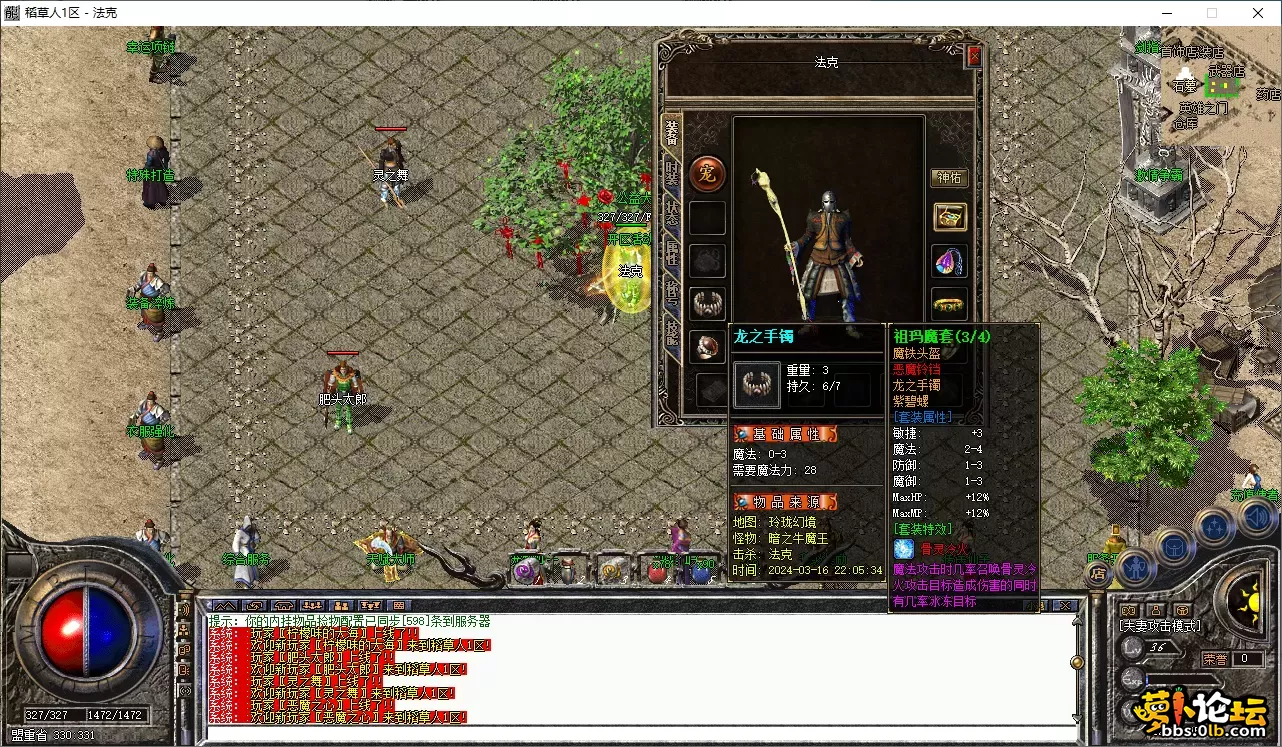
Task: Select the 称号 title tab
Action: click(672, 294)
